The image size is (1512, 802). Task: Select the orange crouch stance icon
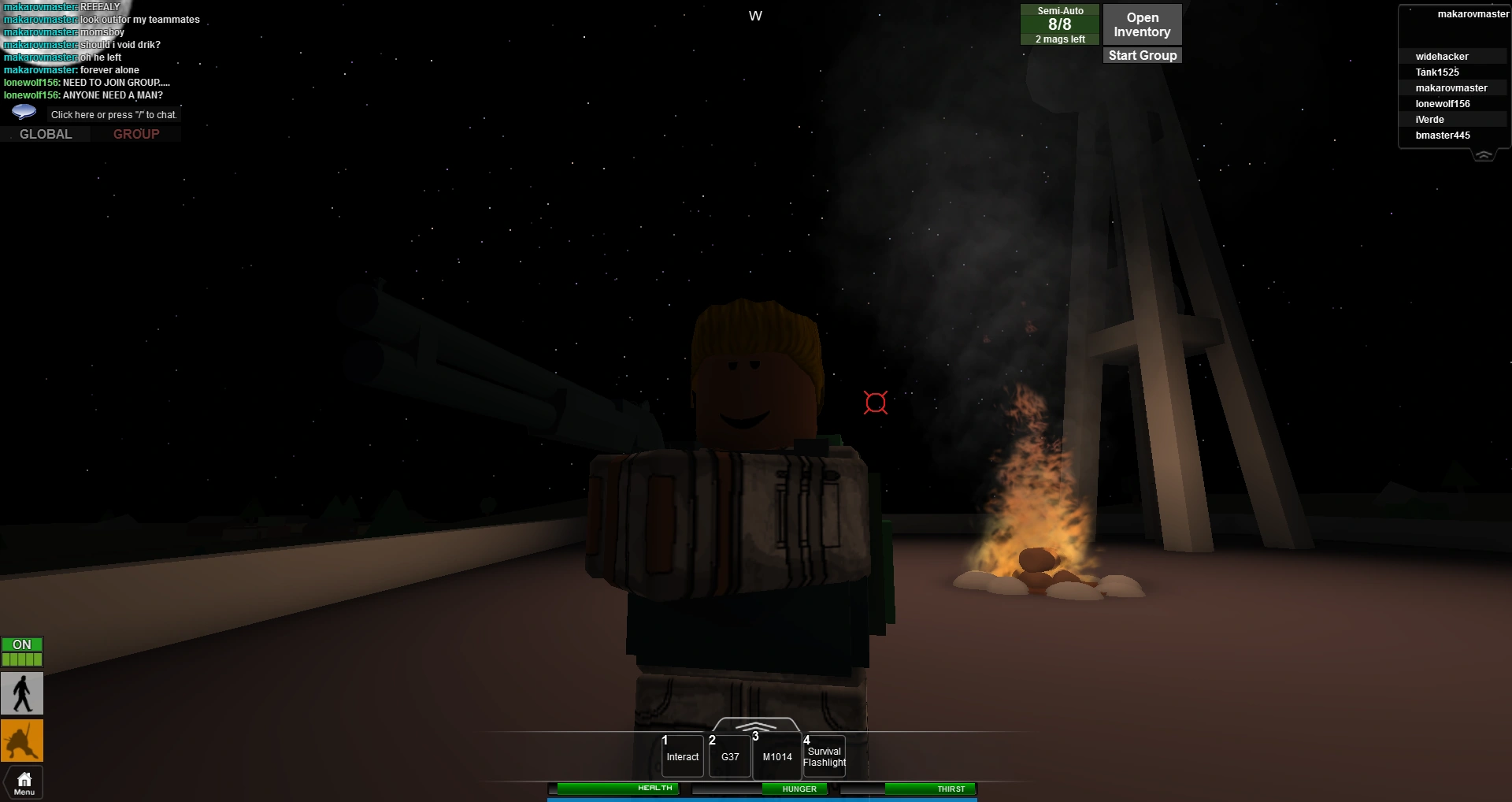pyautogui.click(x=22, y=741)
